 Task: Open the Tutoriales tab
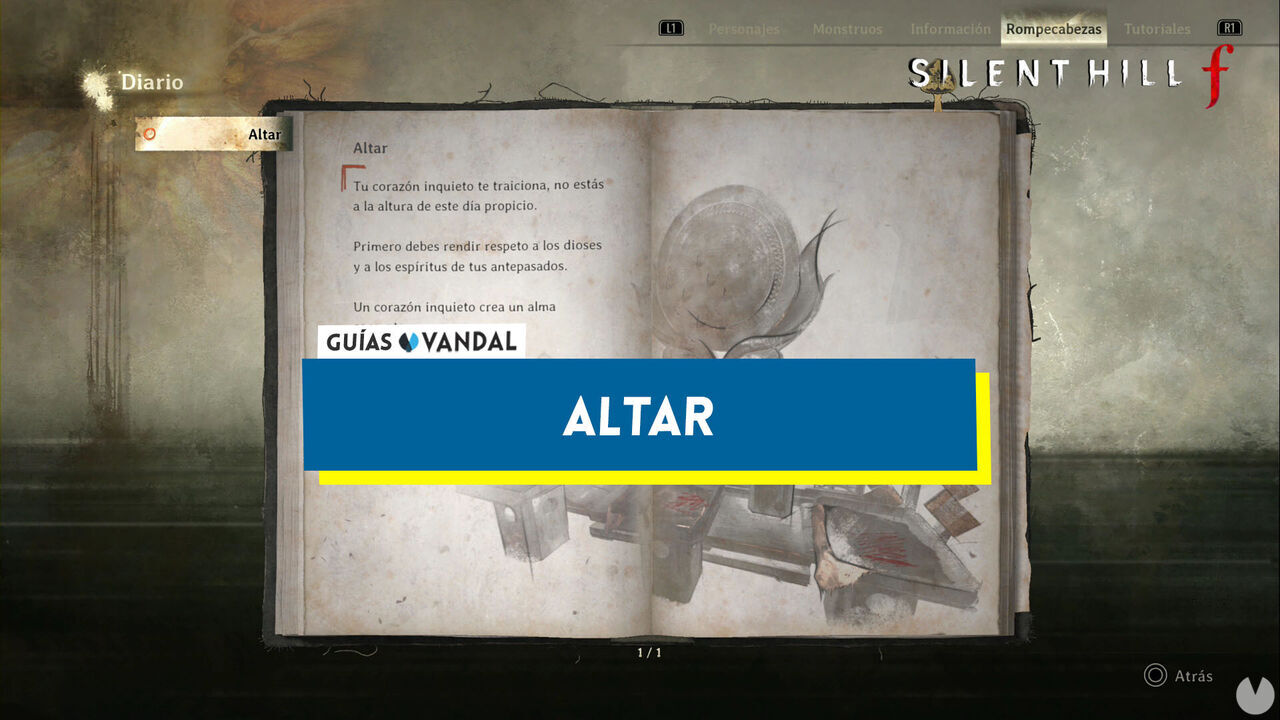coord(1157,29)
